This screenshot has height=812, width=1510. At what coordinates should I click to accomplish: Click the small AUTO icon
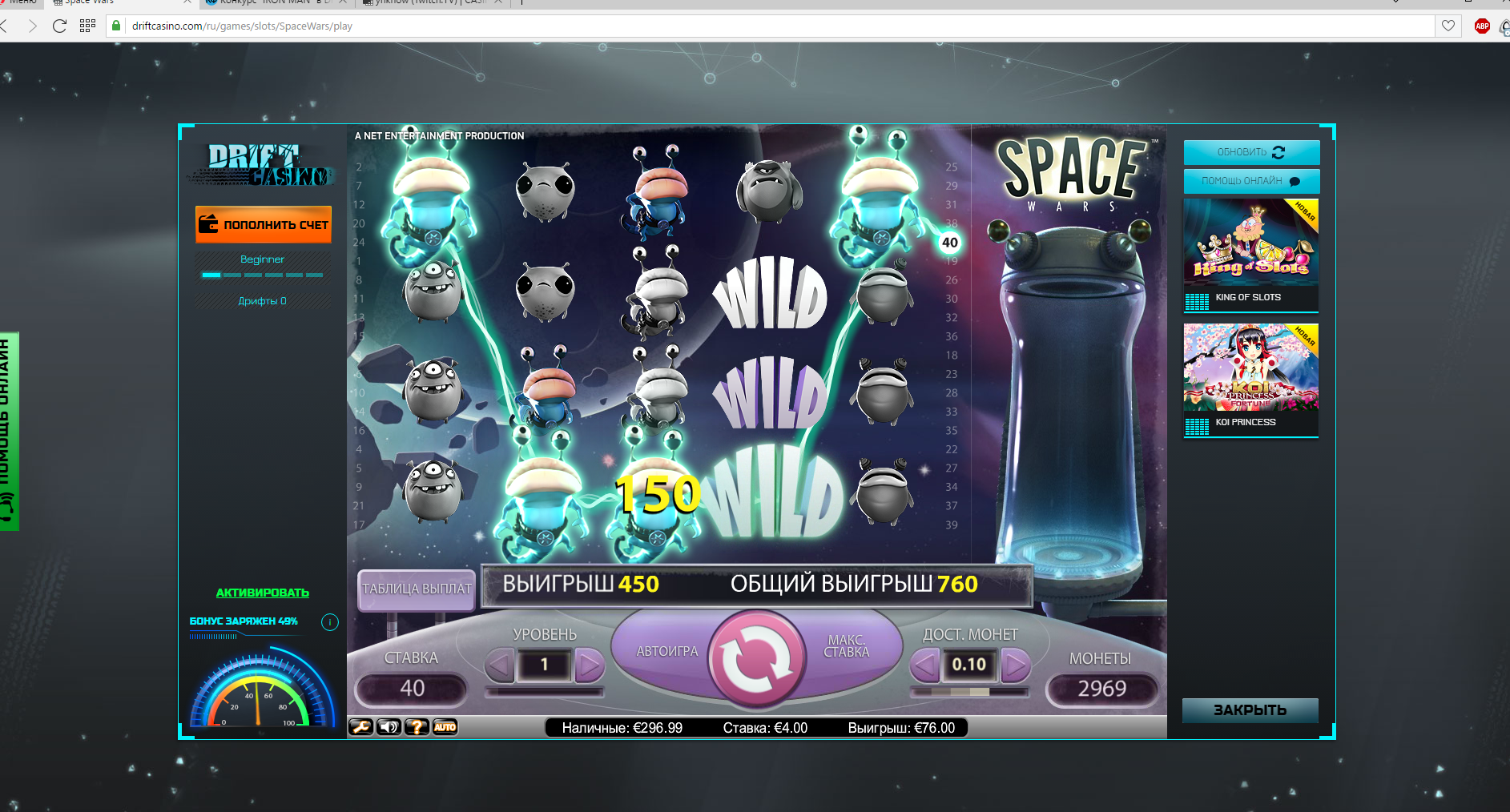pyautogui.click(x=445, y=727)
